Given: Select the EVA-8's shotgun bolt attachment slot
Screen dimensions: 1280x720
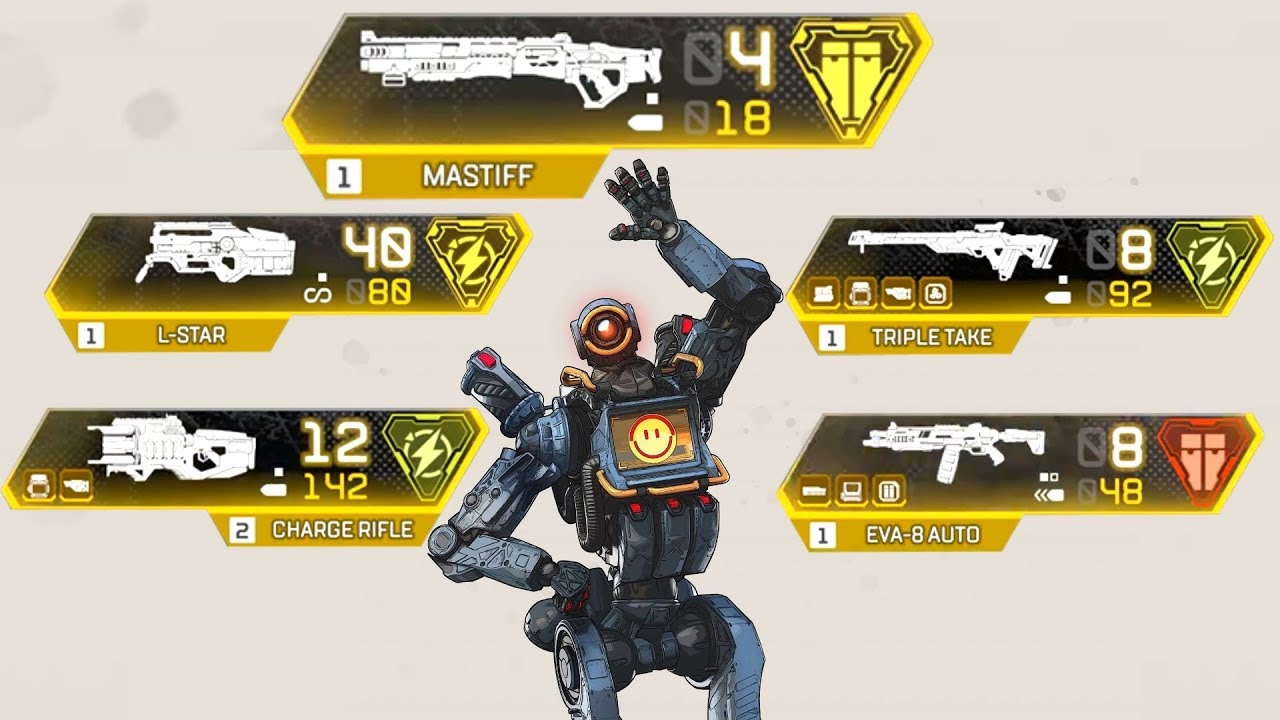Looking at the screenshot, I should [x=816, y=491].
